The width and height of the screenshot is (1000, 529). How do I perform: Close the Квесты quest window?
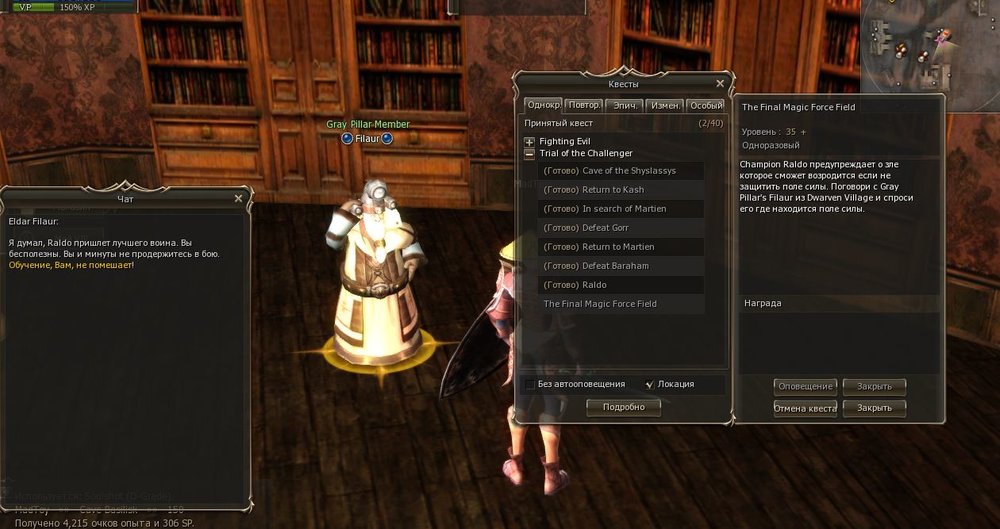pyautogui.click(x=720, y=84)
